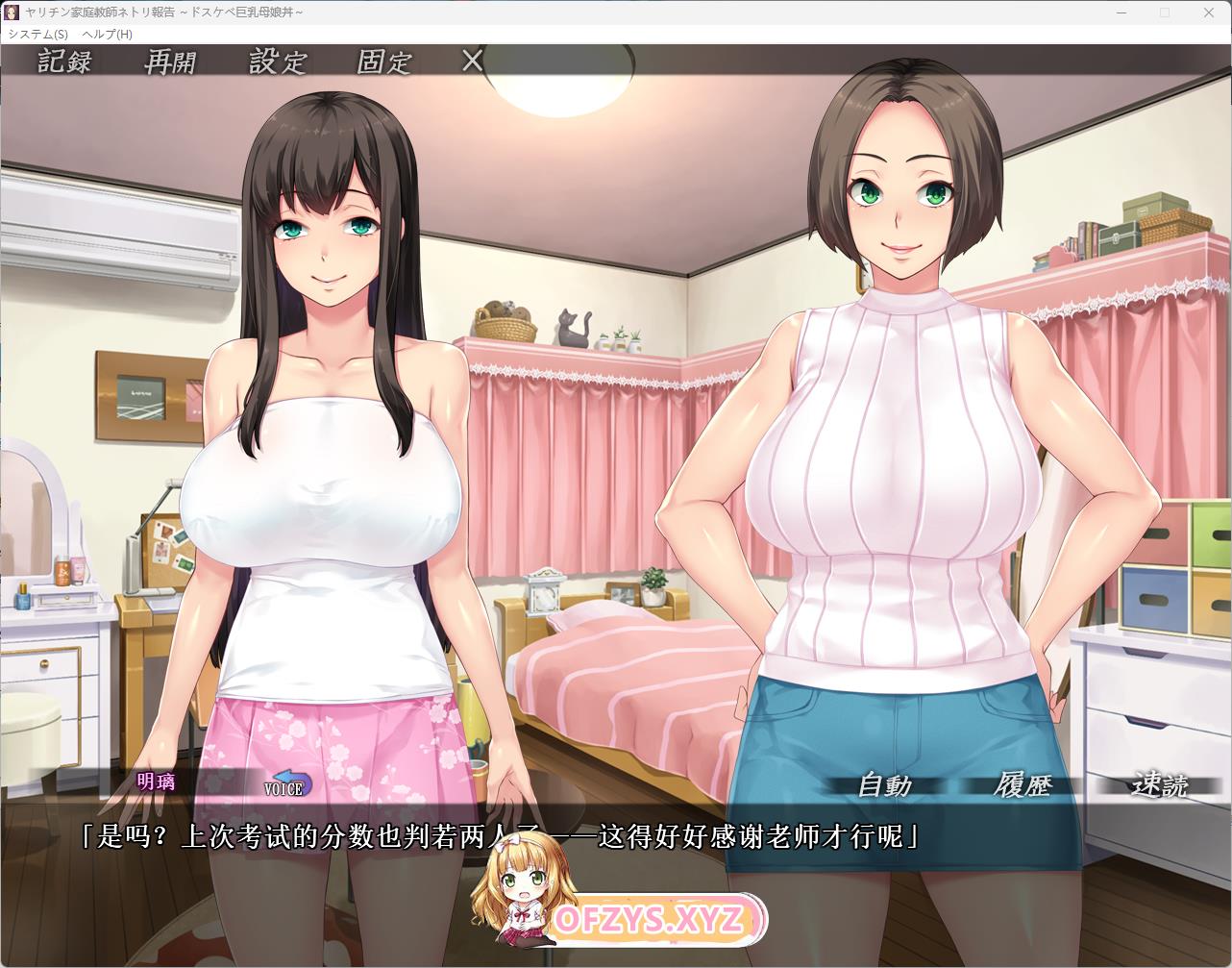Replay the line with the VOICE button
The image size is (1232, 968).
[286, 784]
